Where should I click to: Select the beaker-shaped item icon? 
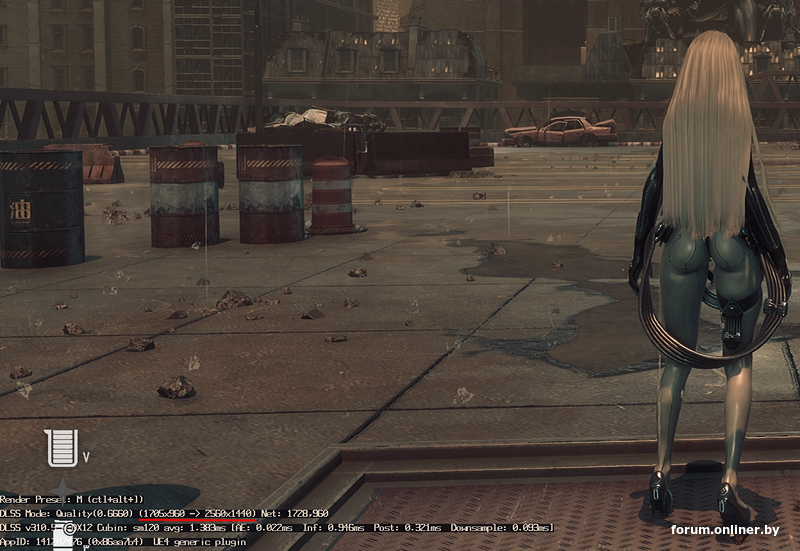pos(61,447)
